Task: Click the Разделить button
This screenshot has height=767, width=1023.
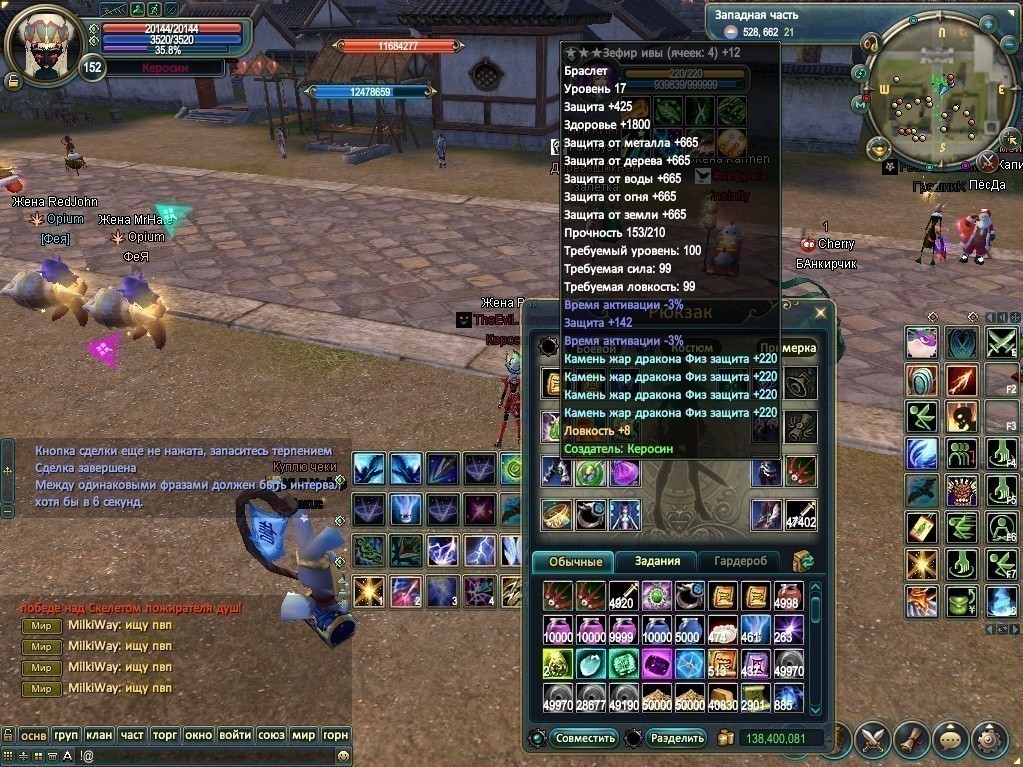Action: tap(677, 739)
